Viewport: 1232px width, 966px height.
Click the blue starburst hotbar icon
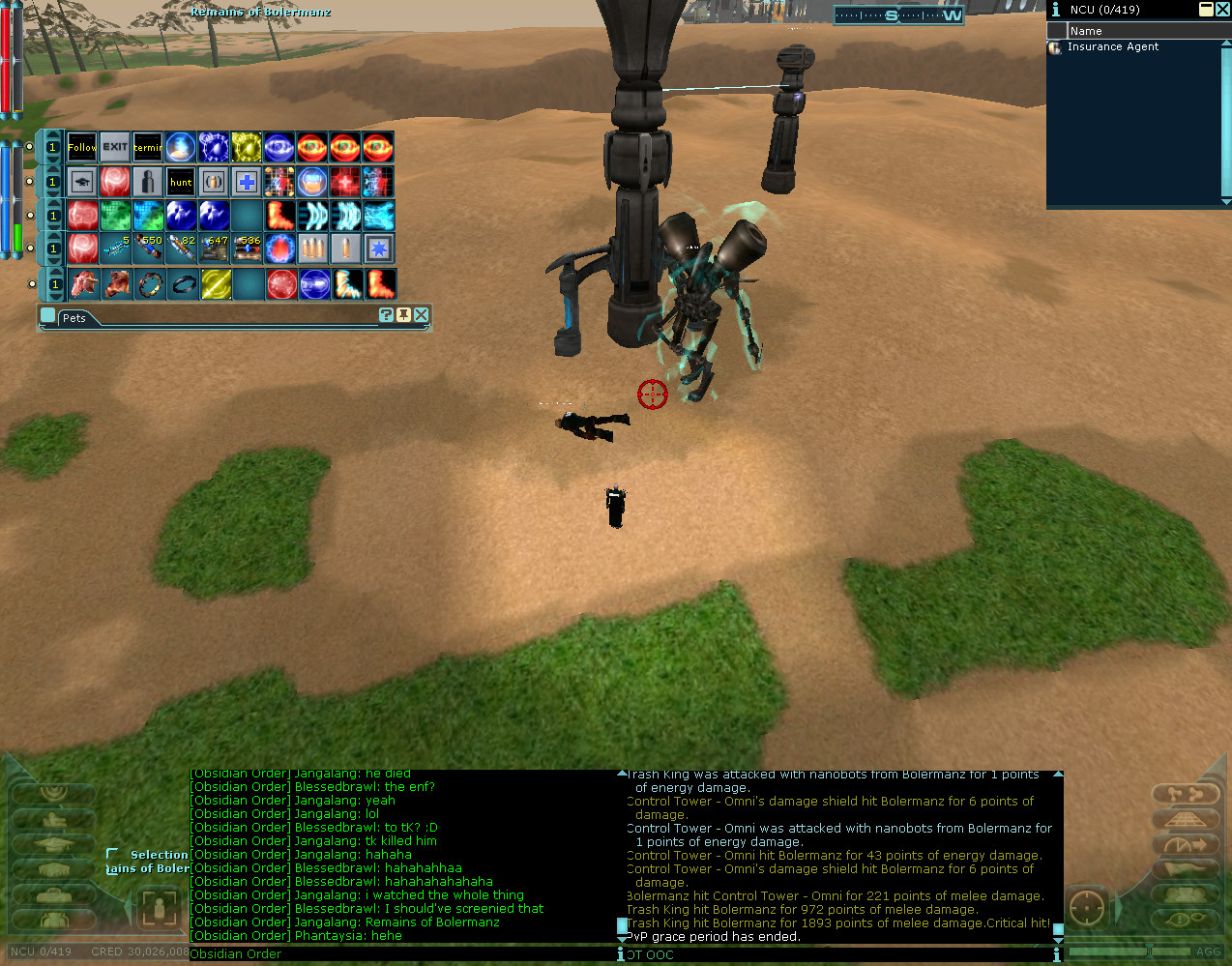378,249
